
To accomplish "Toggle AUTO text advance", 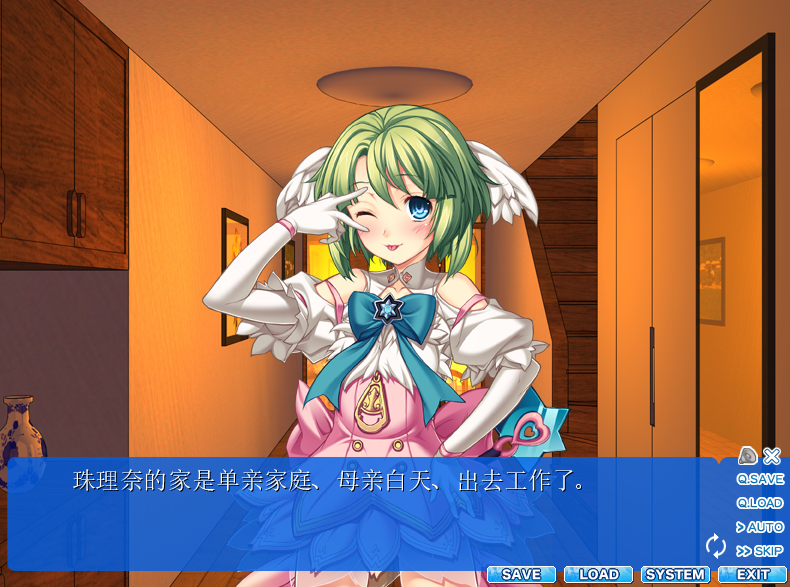I will coord(760,527).
